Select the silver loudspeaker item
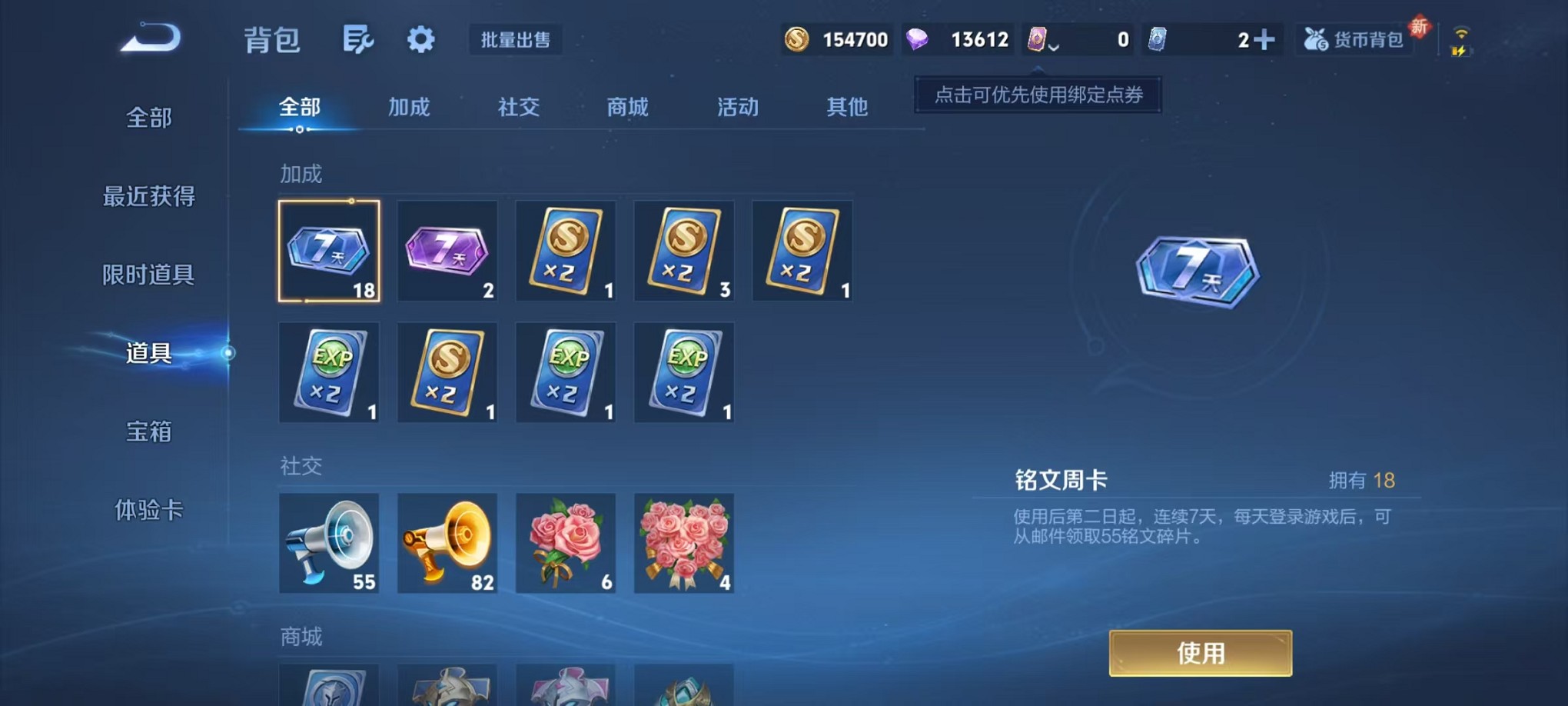The image size is (1568, 706). (x=329, y=543)
